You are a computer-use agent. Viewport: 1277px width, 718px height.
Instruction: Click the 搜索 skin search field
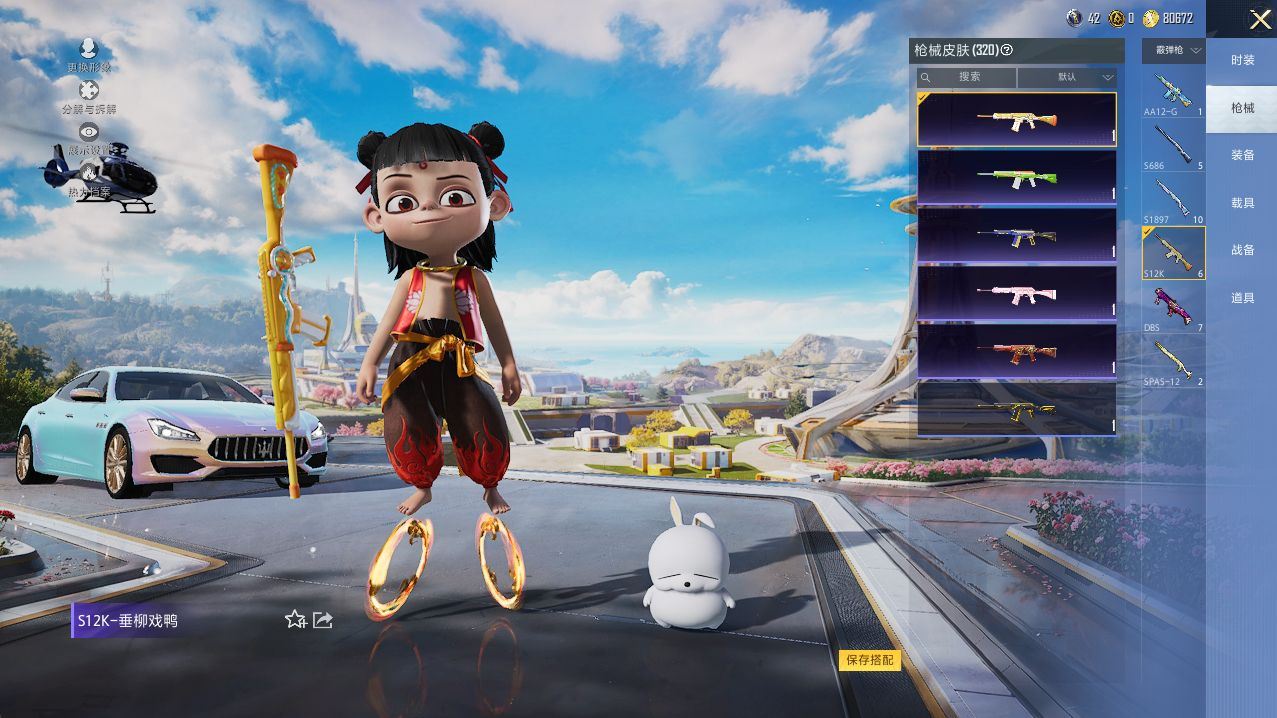tap(968, 77)
